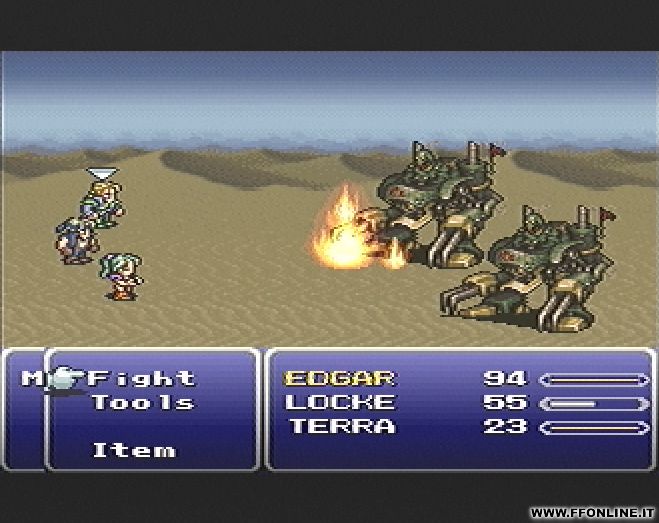The image size is (659, 523).
Task: Select TERRA in the party list
Action: click(341, 427)
